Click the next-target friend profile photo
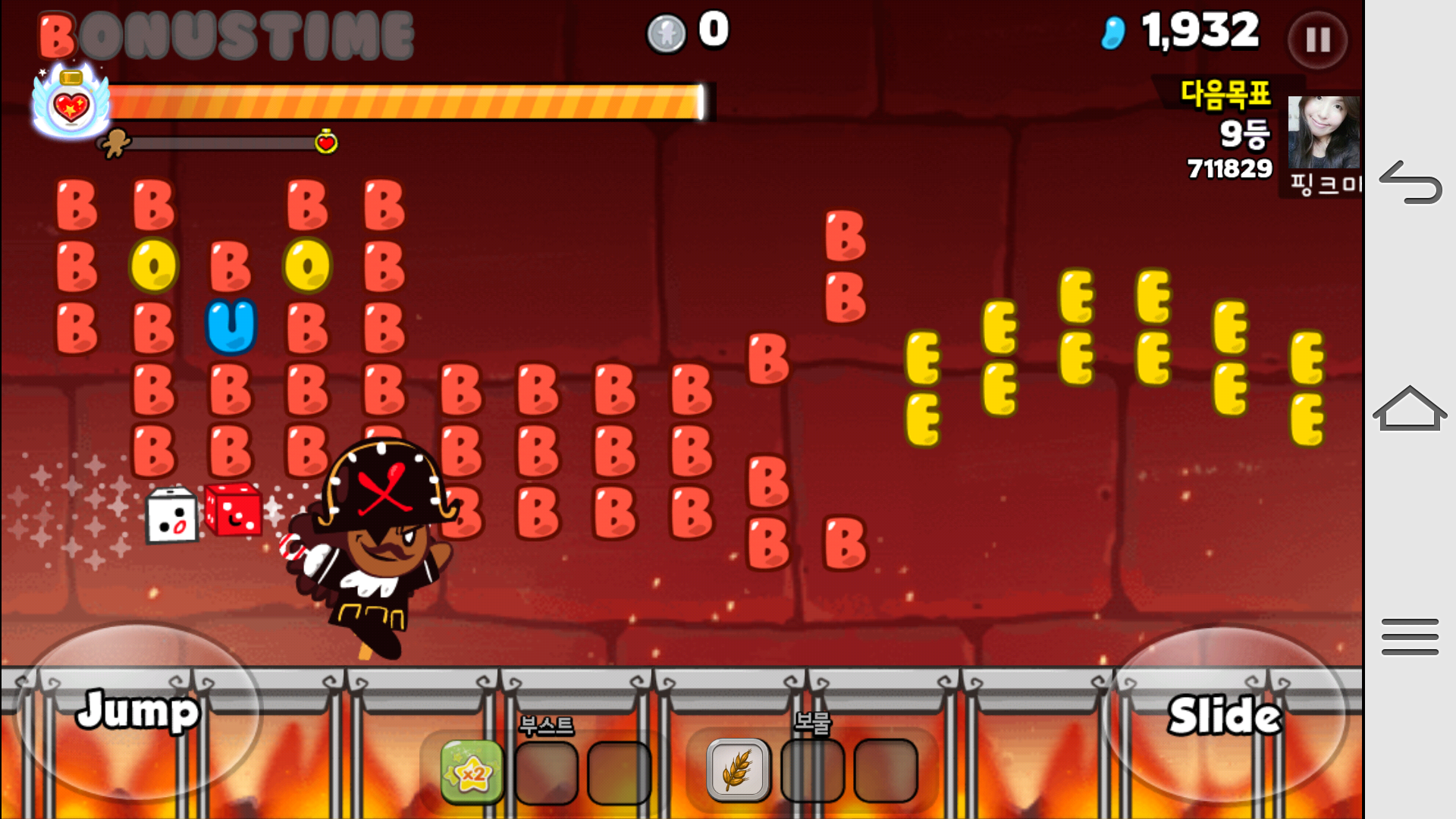 point(1323,133)
